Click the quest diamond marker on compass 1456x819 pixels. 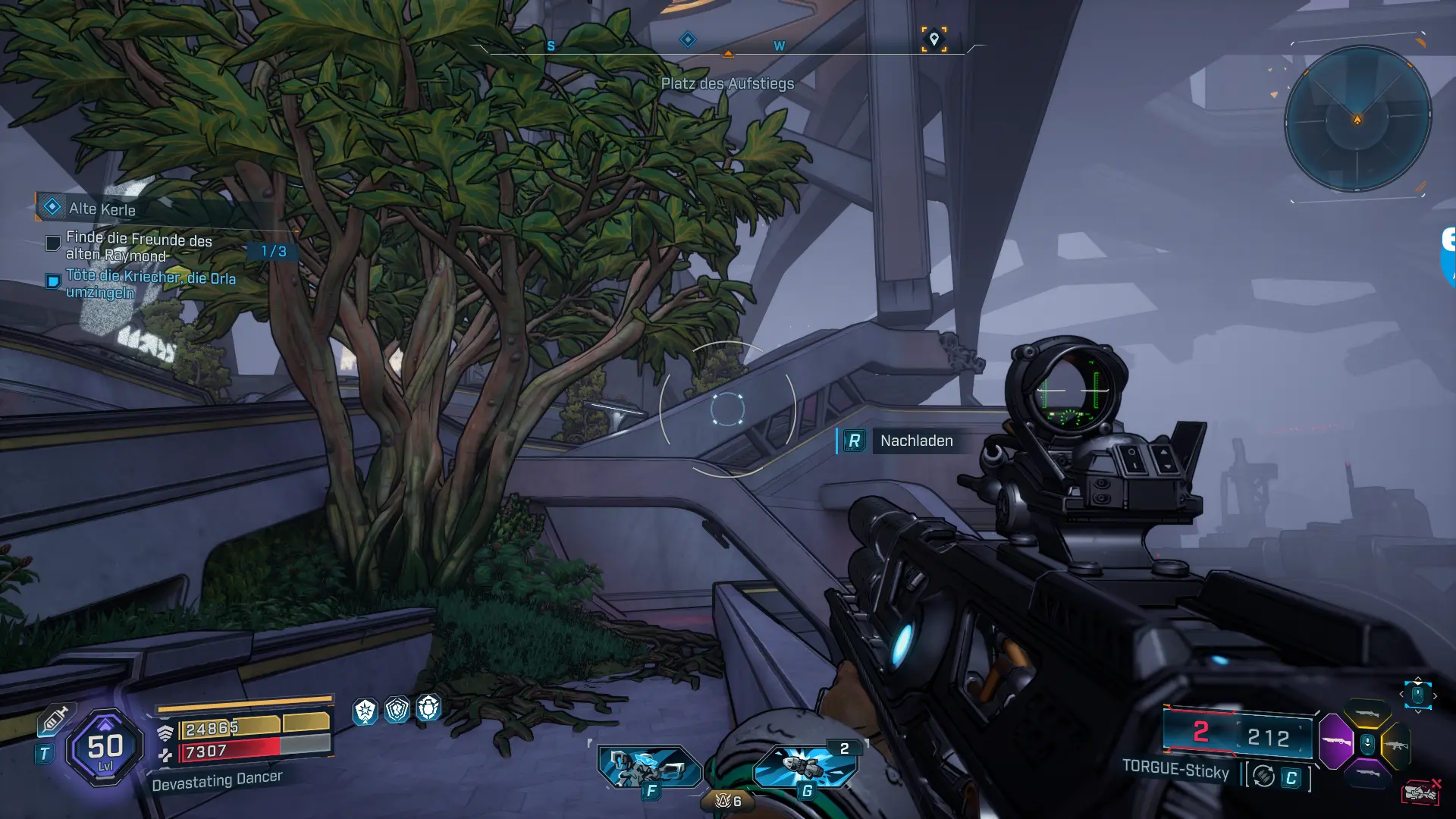687,39
